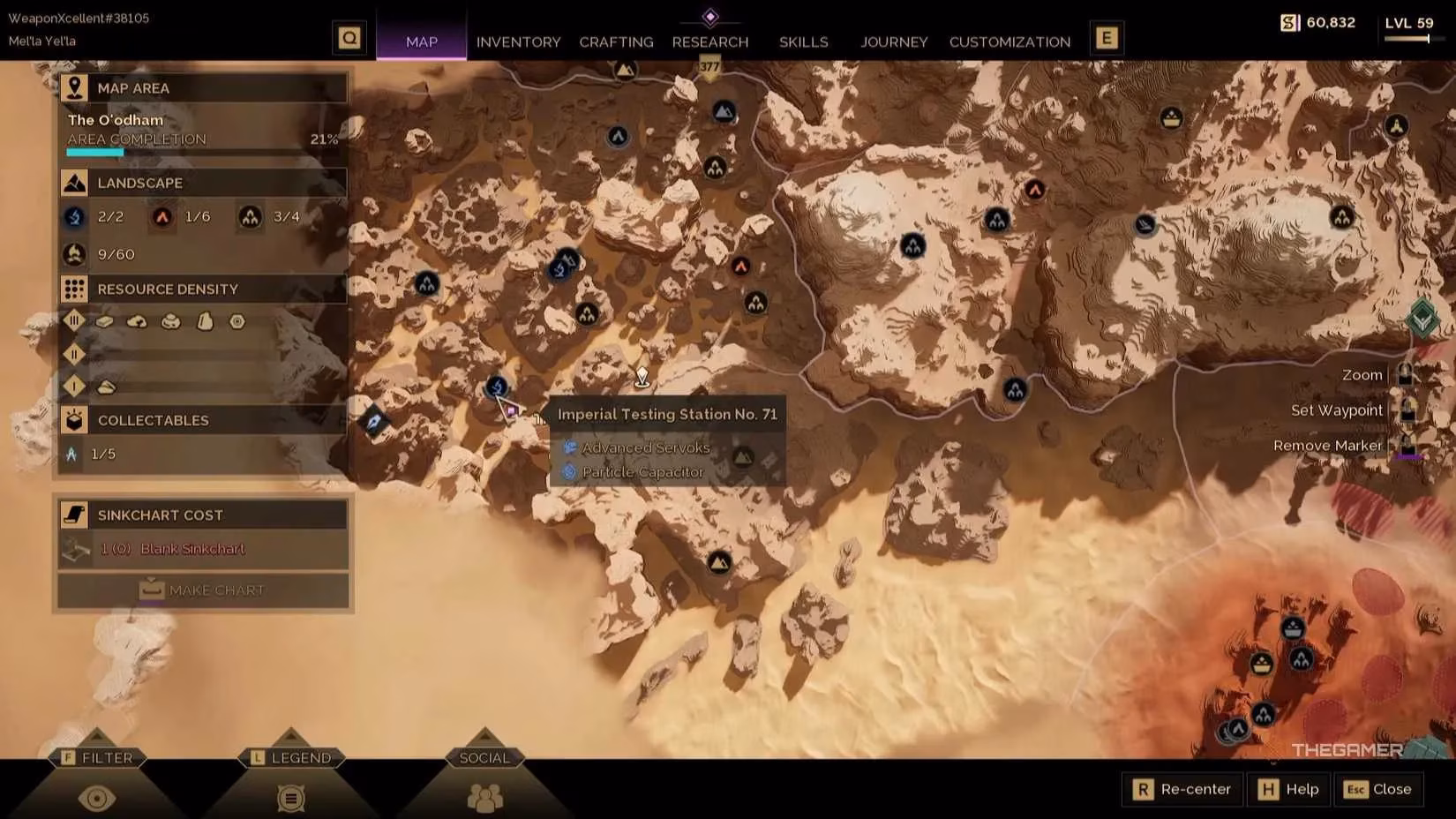Re-center the map view

point(1182,789)
